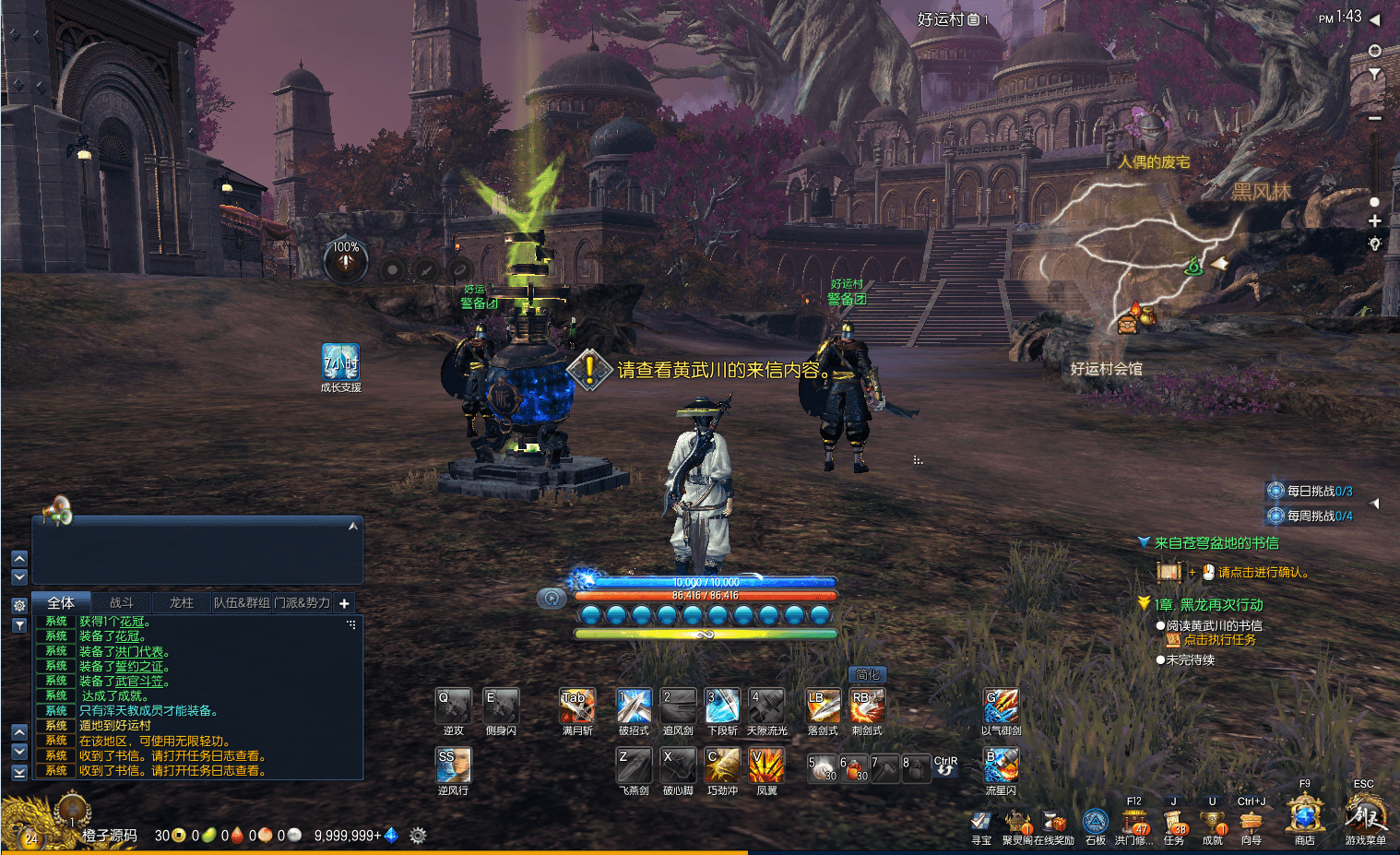
Task: Open the 任务 quest journal
Action: [1173, 822]
